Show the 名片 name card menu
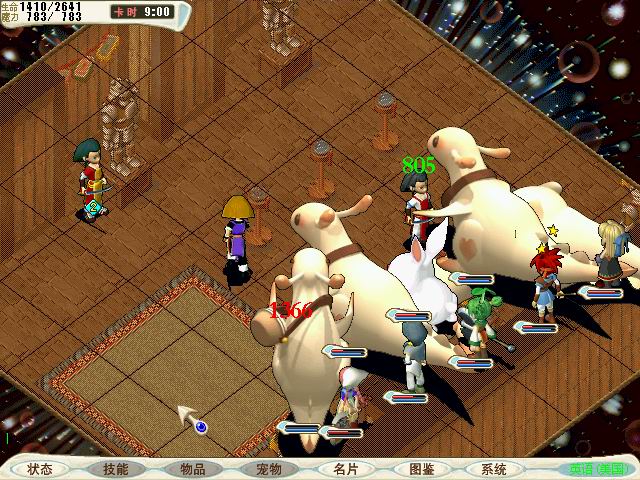Screen dimensions: 640x480 click(x=345, y=469)
